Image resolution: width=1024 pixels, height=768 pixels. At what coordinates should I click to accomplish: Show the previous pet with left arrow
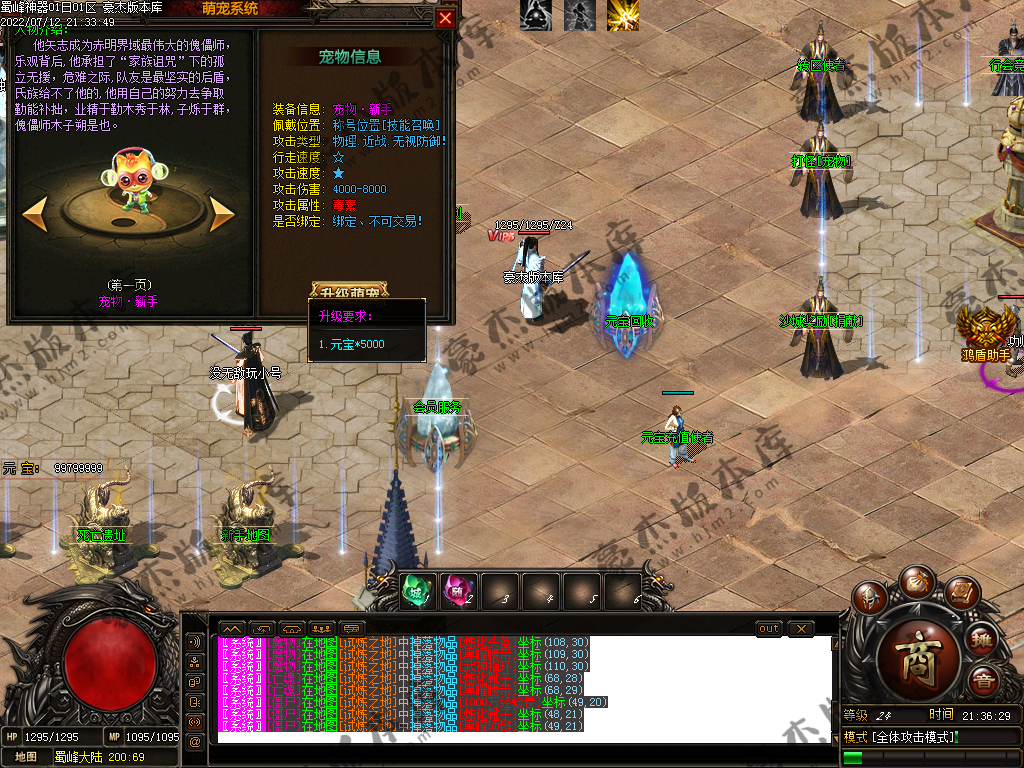click(35, 213)
